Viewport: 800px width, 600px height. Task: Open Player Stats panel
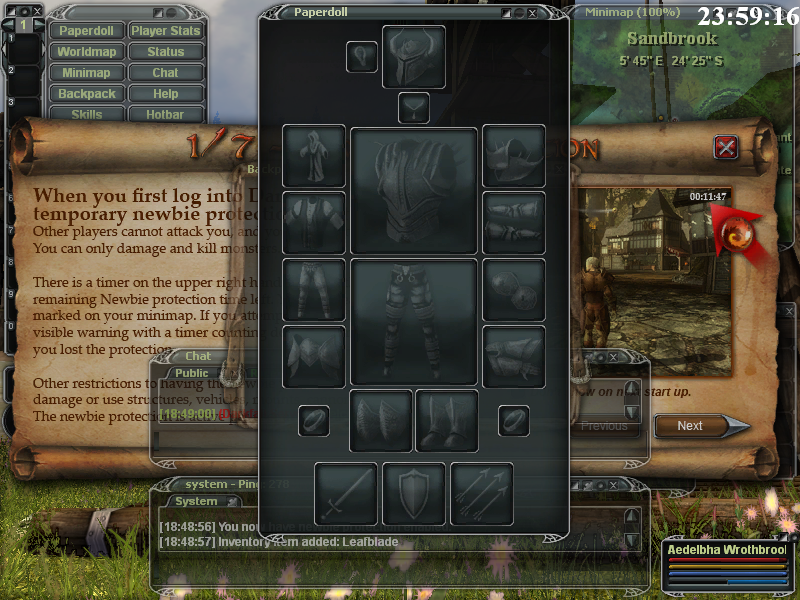click(166, 30)
